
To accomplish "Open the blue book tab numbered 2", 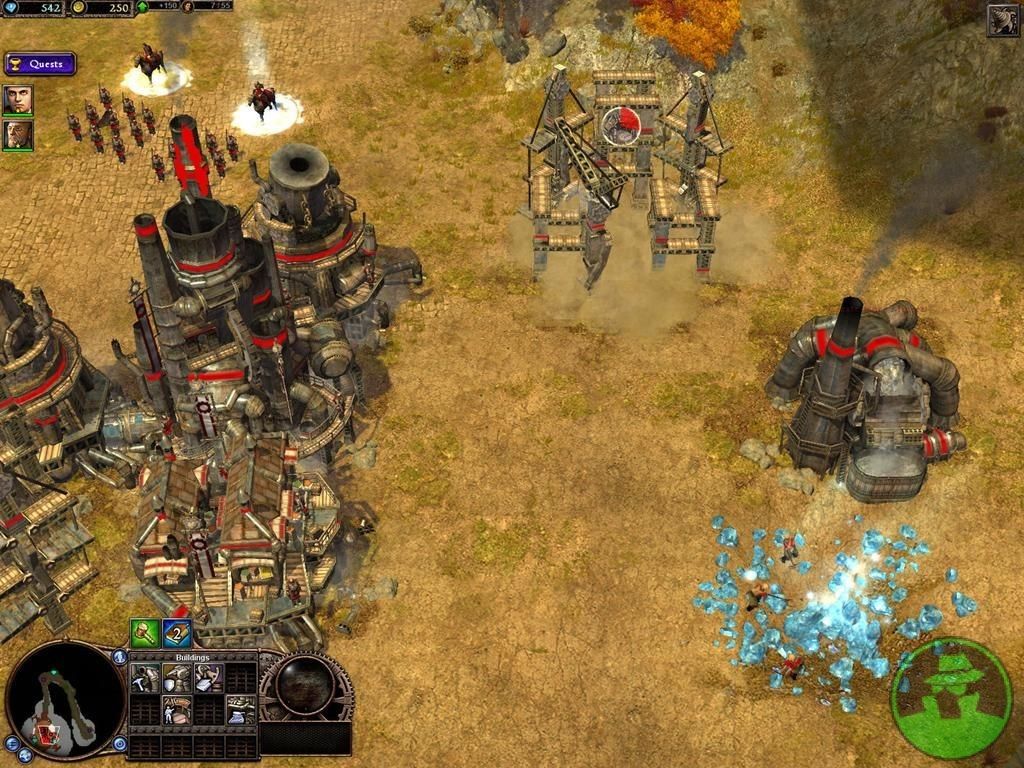I will coord(178,632).
